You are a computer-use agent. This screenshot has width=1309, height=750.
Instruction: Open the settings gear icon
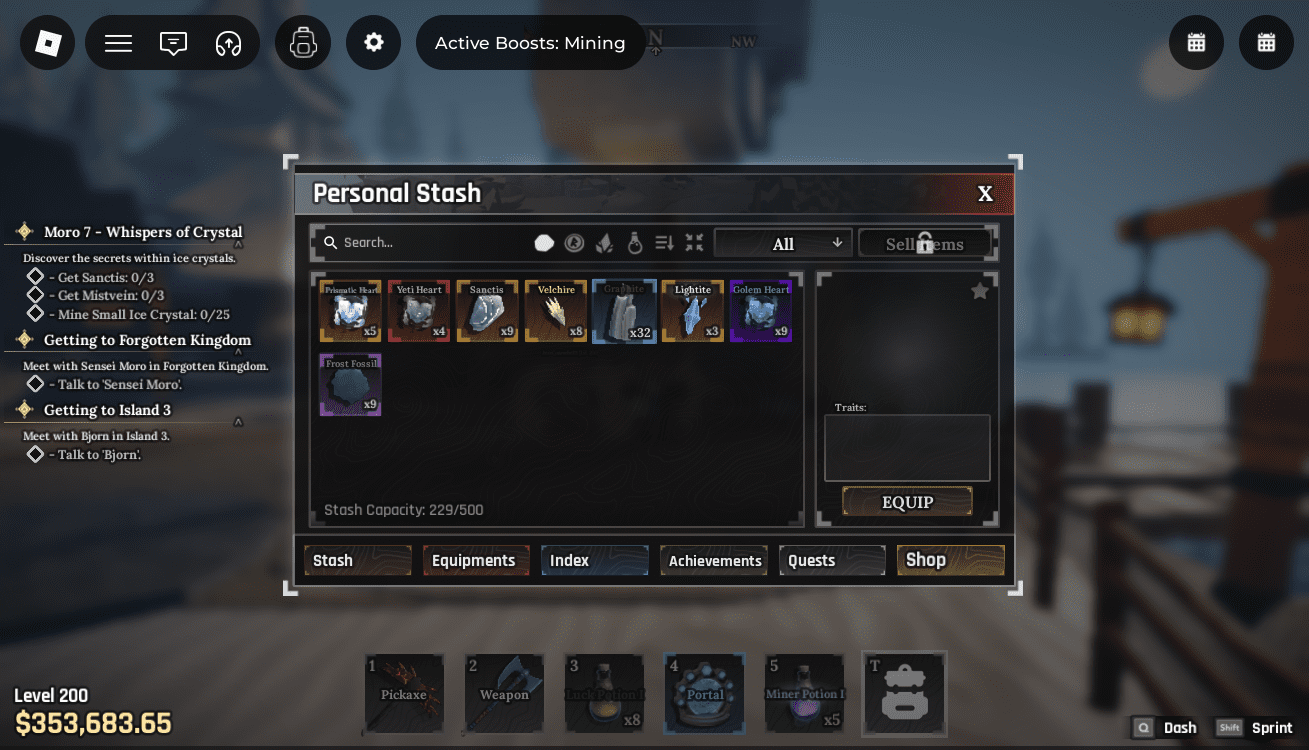[373, 42]
